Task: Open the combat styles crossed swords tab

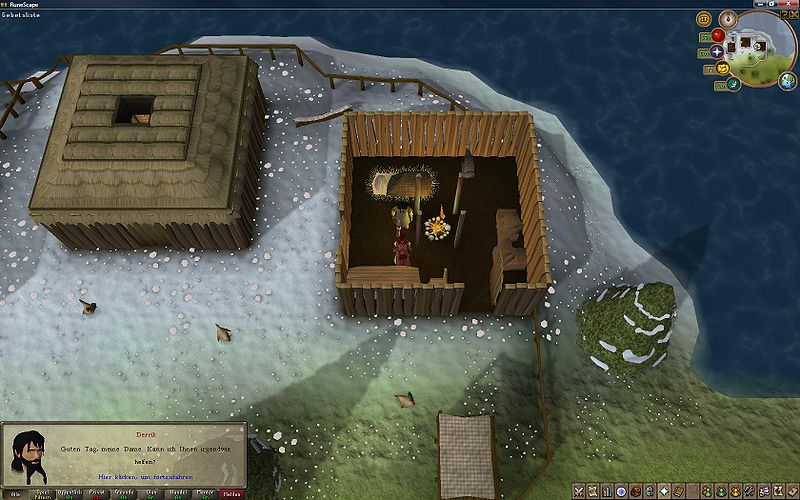Action: [x=579, y=491]
